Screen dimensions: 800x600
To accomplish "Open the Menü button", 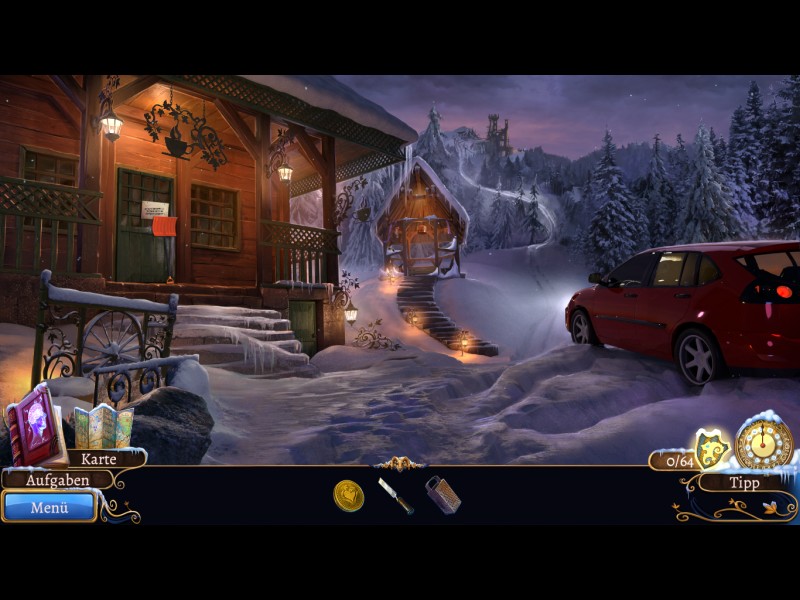I will click(x=49, y=507).
